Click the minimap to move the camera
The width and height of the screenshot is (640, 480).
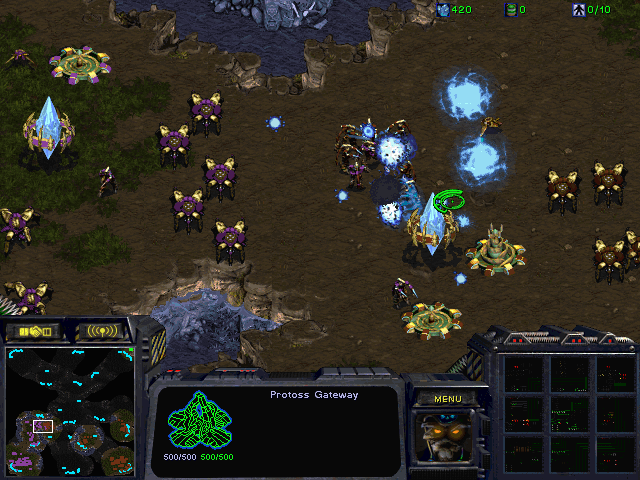(x=69, y=410)
